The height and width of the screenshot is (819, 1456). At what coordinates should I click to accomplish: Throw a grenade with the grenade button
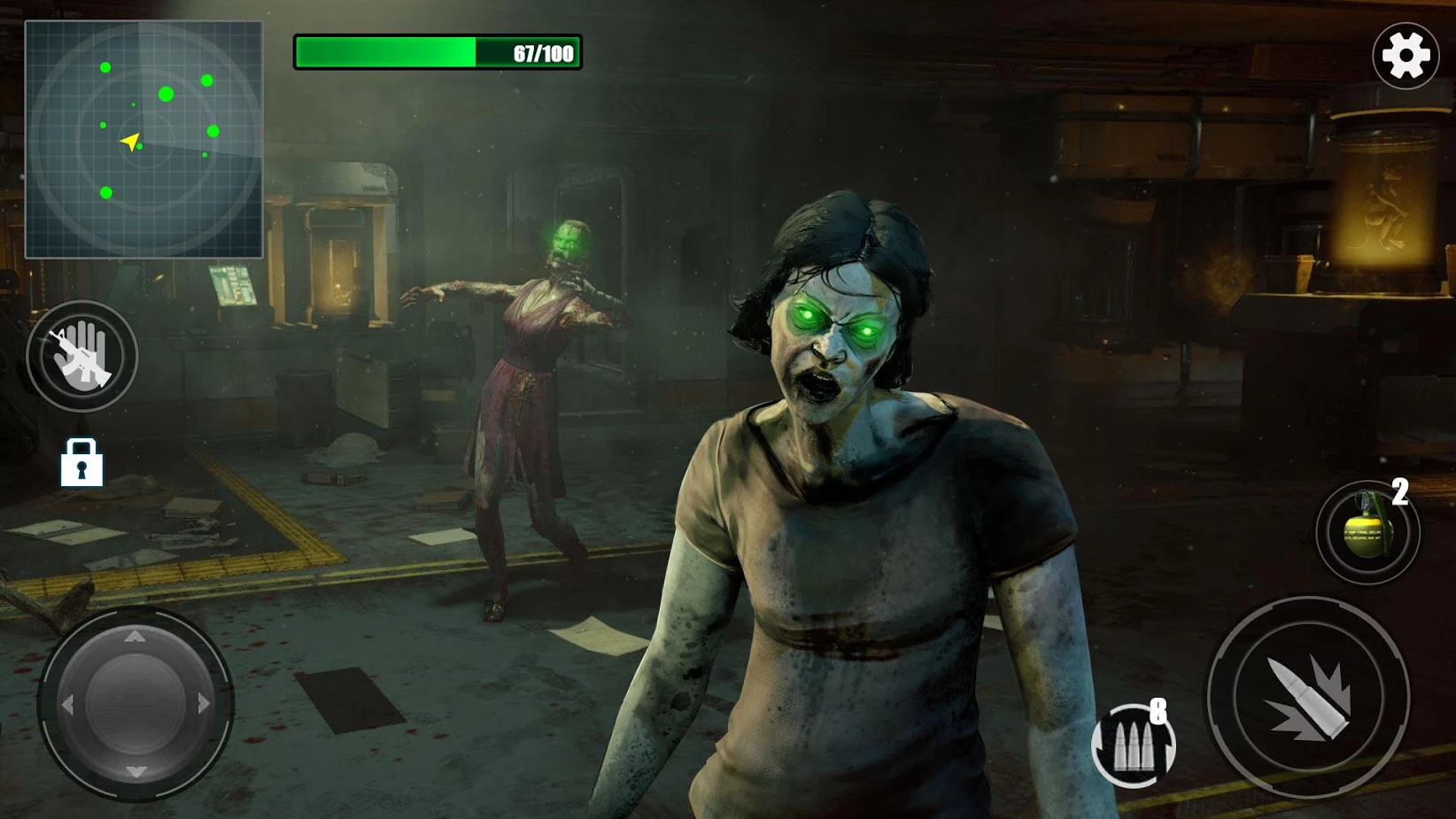point(1367,532)
